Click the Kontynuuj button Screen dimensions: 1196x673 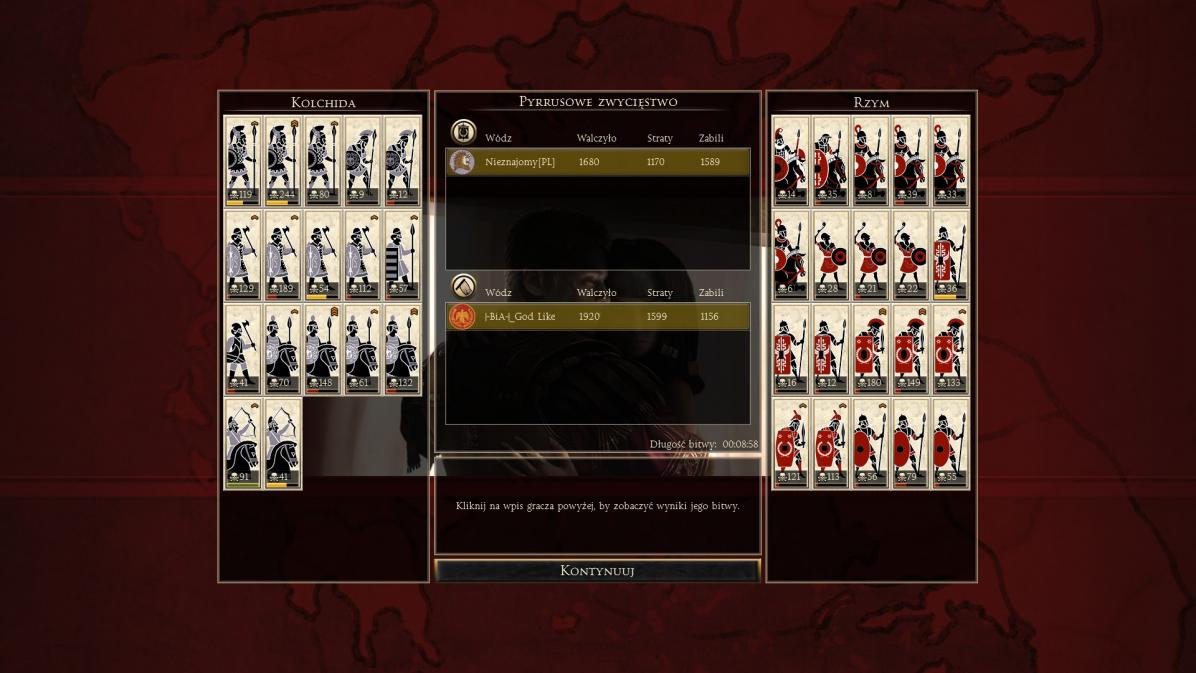(x=597, y=571)
